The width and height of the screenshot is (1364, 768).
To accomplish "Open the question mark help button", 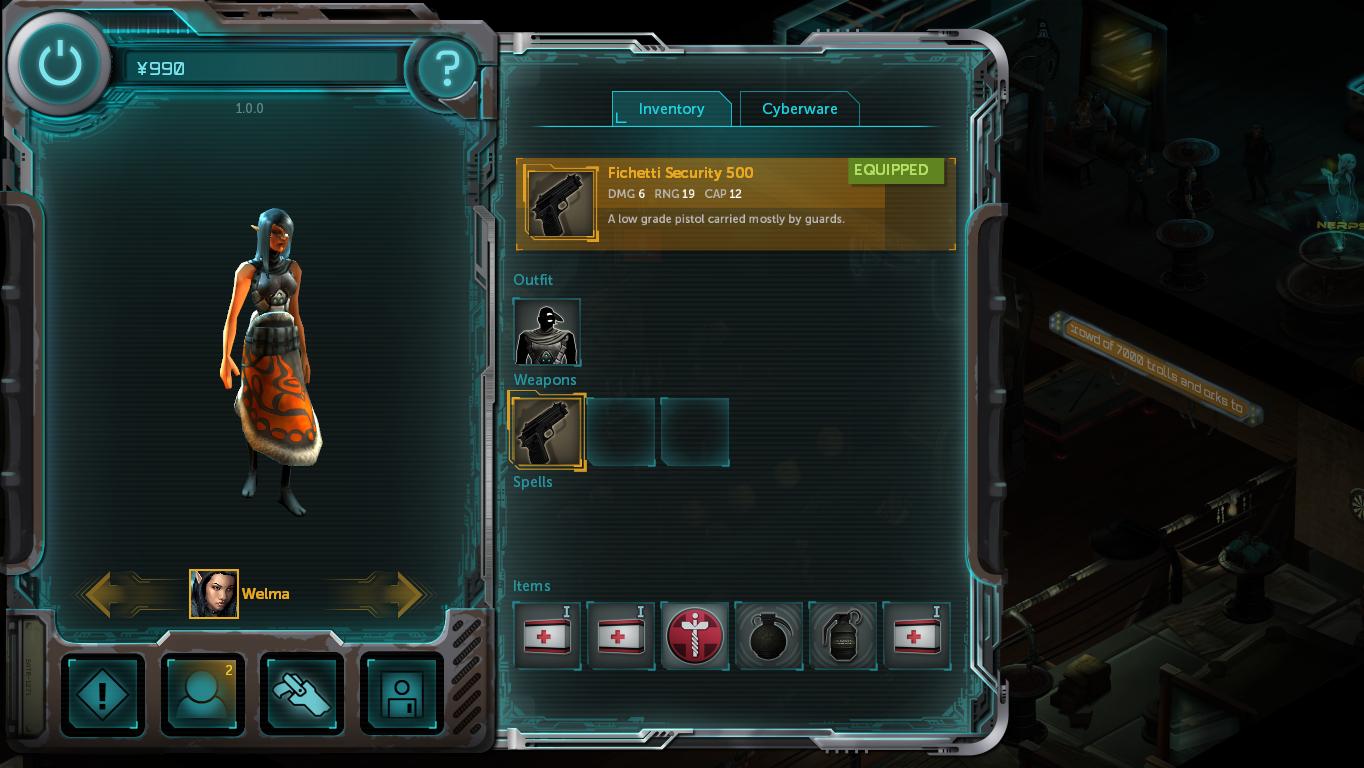I will 446,68.
